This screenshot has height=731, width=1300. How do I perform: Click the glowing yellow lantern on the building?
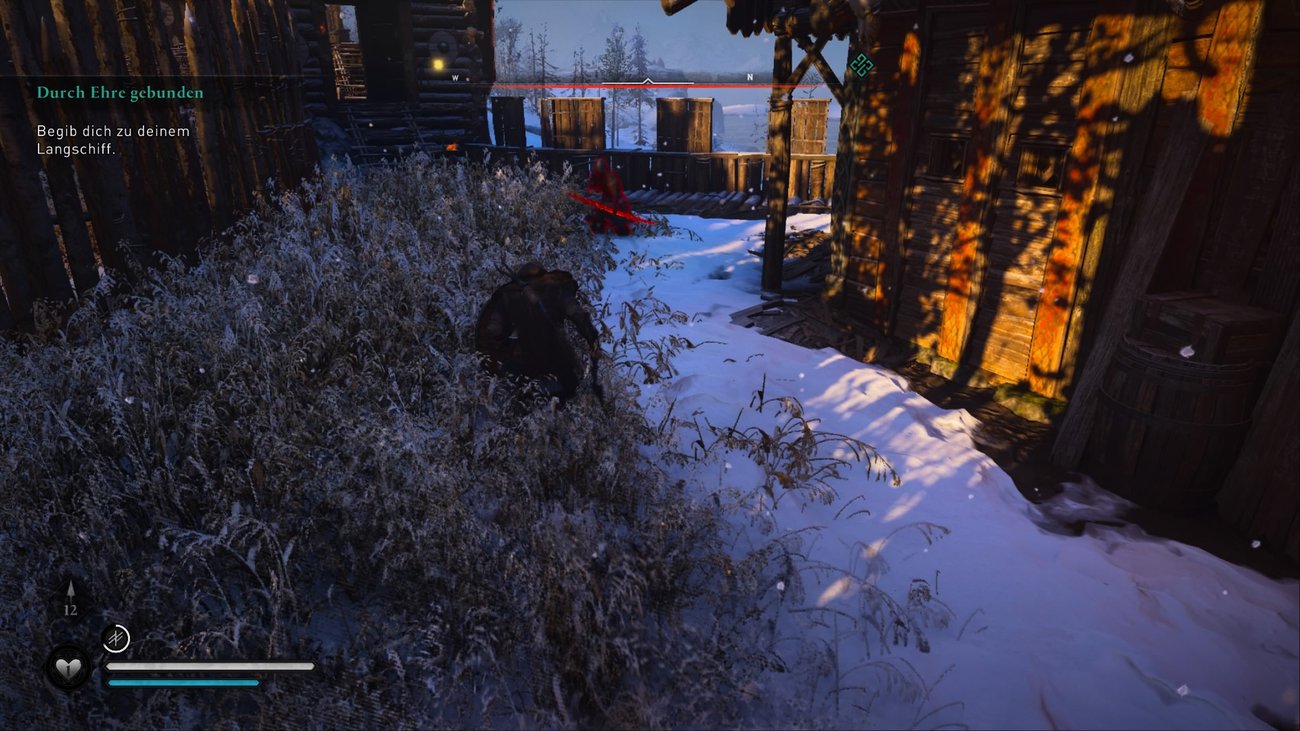click(x=437, y=62)
